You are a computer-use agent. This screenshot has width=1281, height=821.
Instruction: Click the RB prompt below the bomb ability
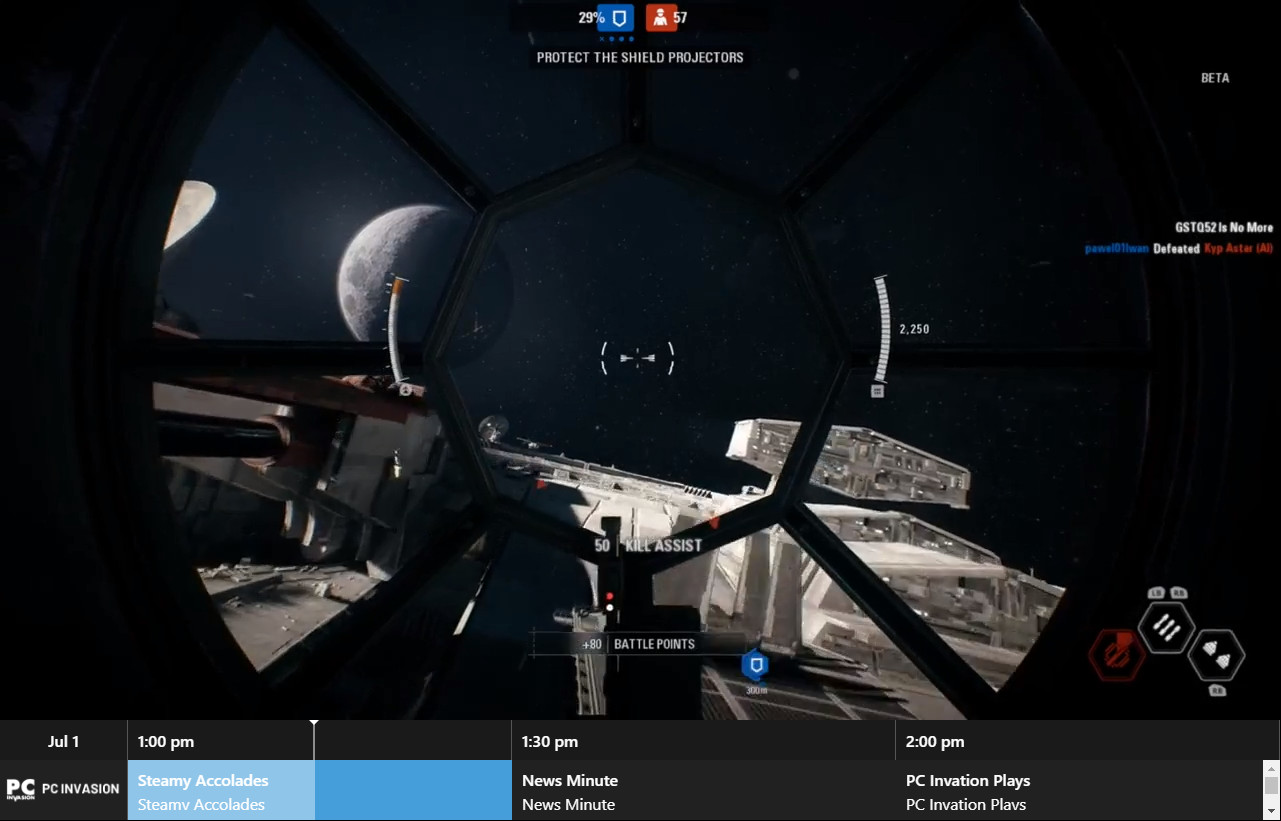pyautogui.click(x=1218, y=691)
